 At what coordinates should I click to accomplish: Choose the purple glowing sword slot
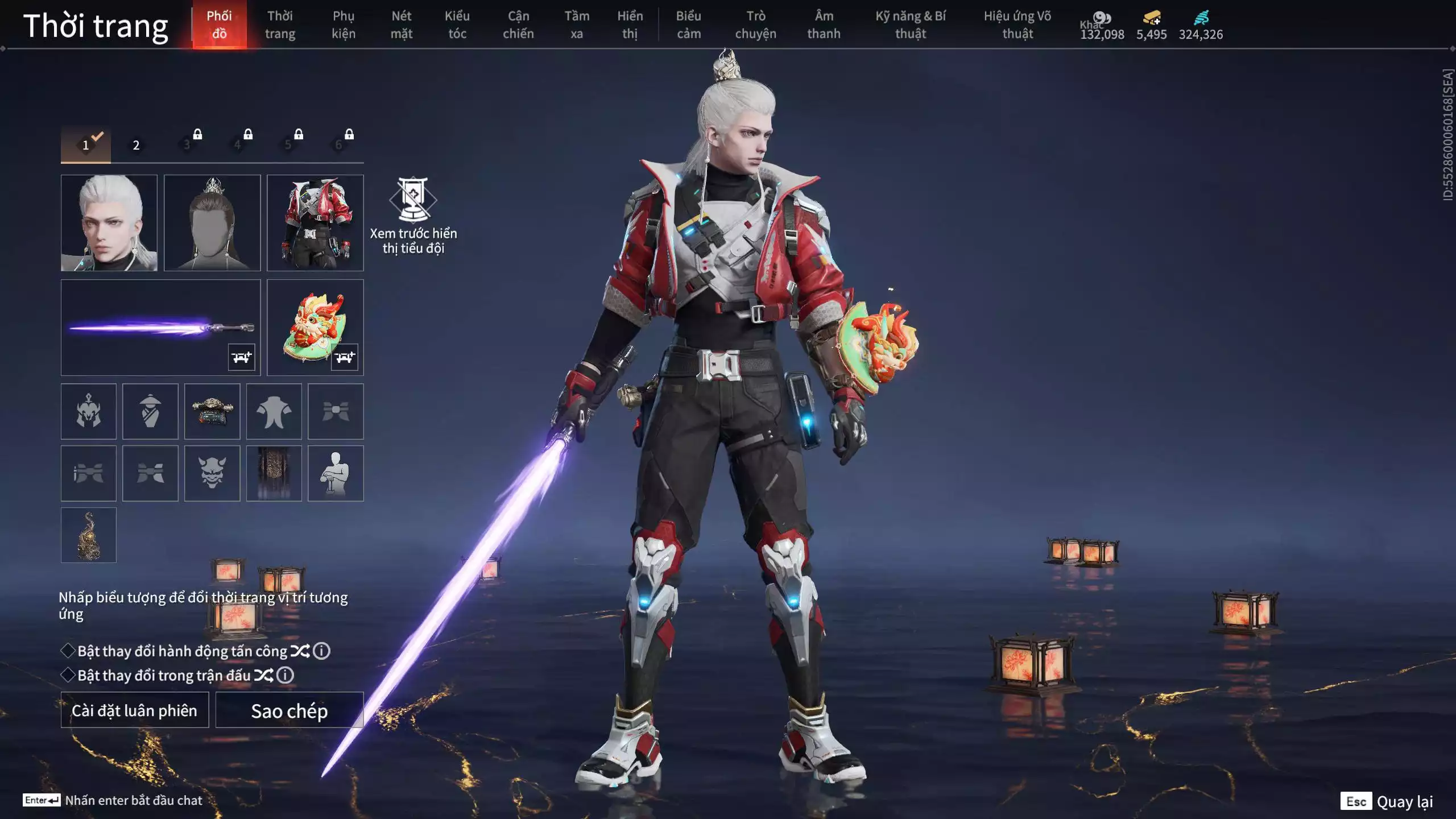160,327
